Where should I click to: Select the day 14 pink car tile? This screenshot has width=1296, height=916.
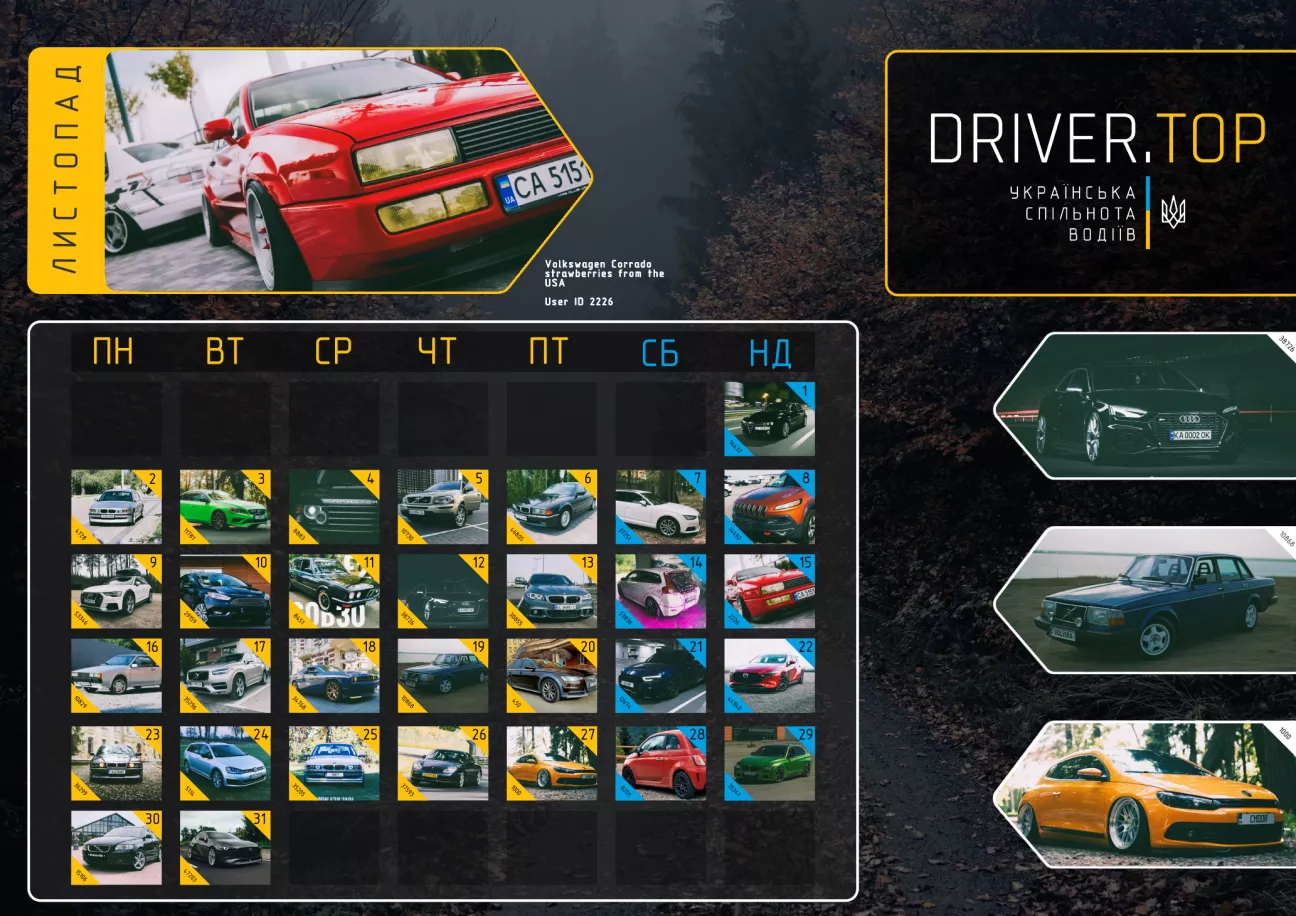click(659, 591)
